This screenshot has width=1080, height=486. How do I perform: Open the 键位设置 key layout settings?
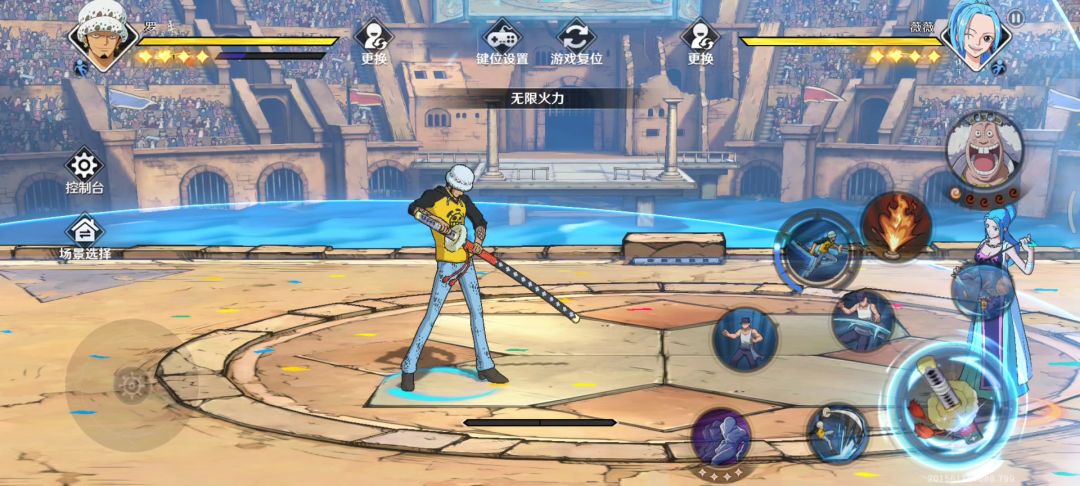click(x=501, y=42)
